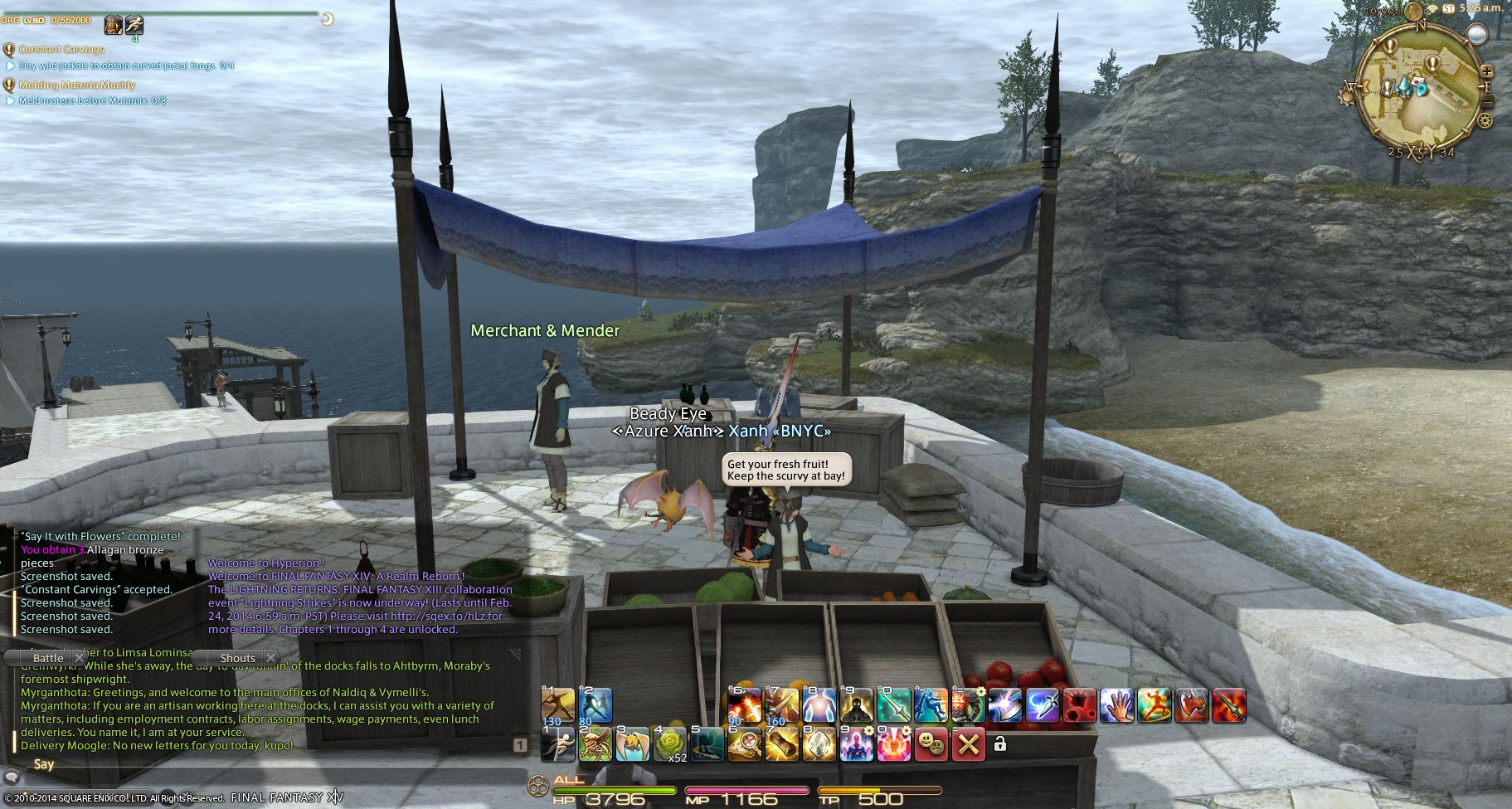Activate the blue jumping dragoon ability

point(931,705)
